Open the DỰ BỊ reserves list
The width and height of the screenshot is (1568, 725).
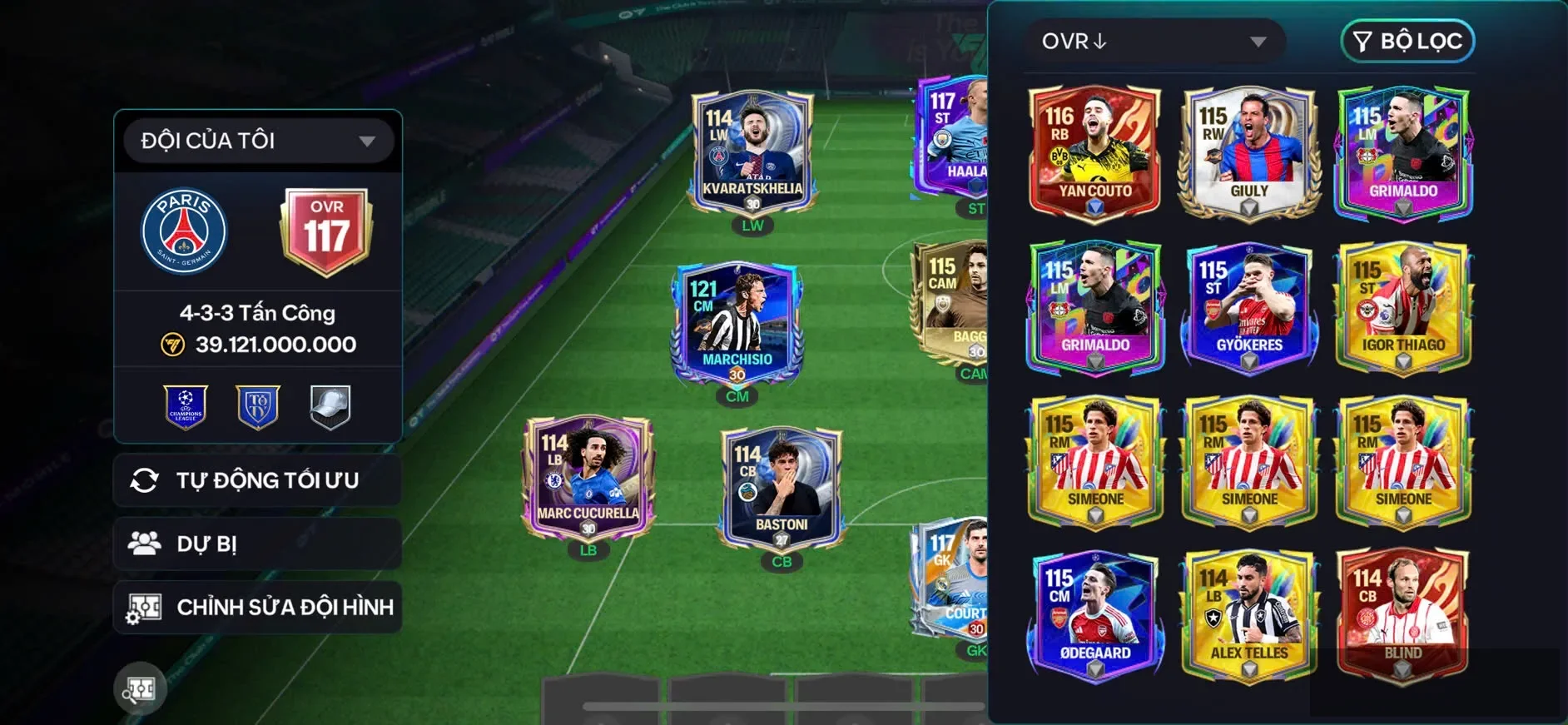(x=258, y=544)
